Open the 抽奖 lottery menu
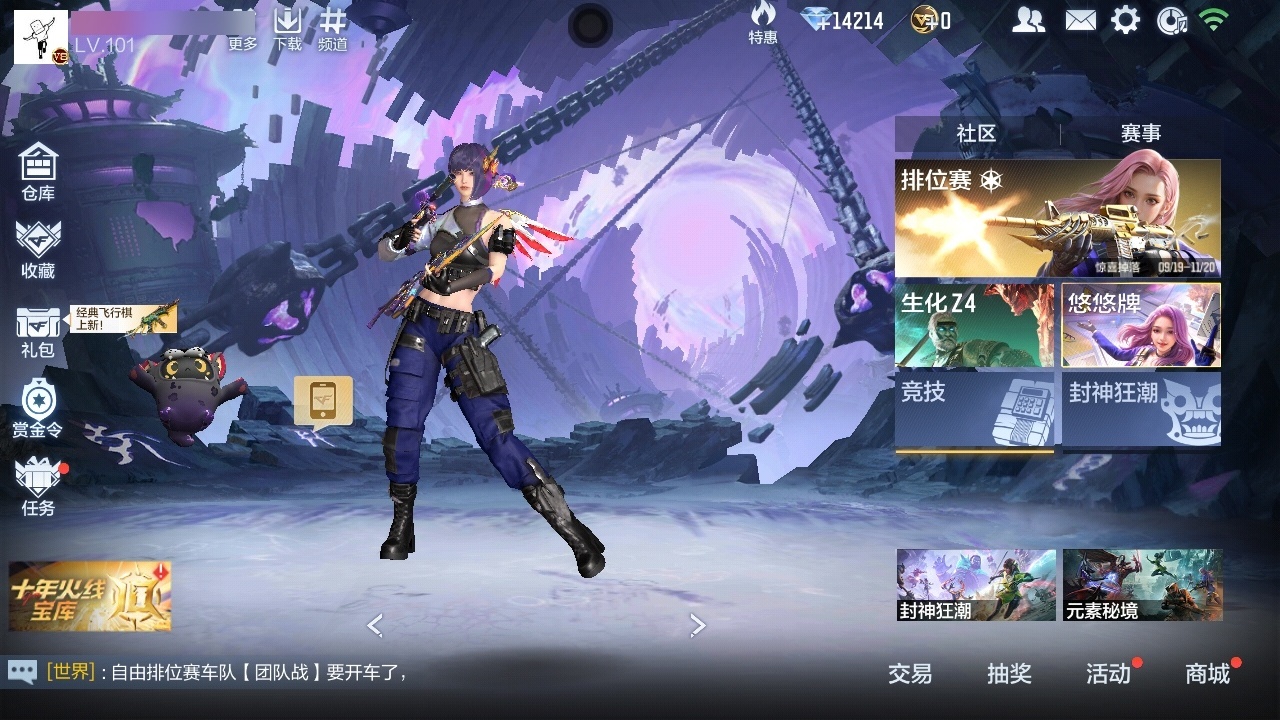The image size is (1280, 720). [x=1009, y=674]
